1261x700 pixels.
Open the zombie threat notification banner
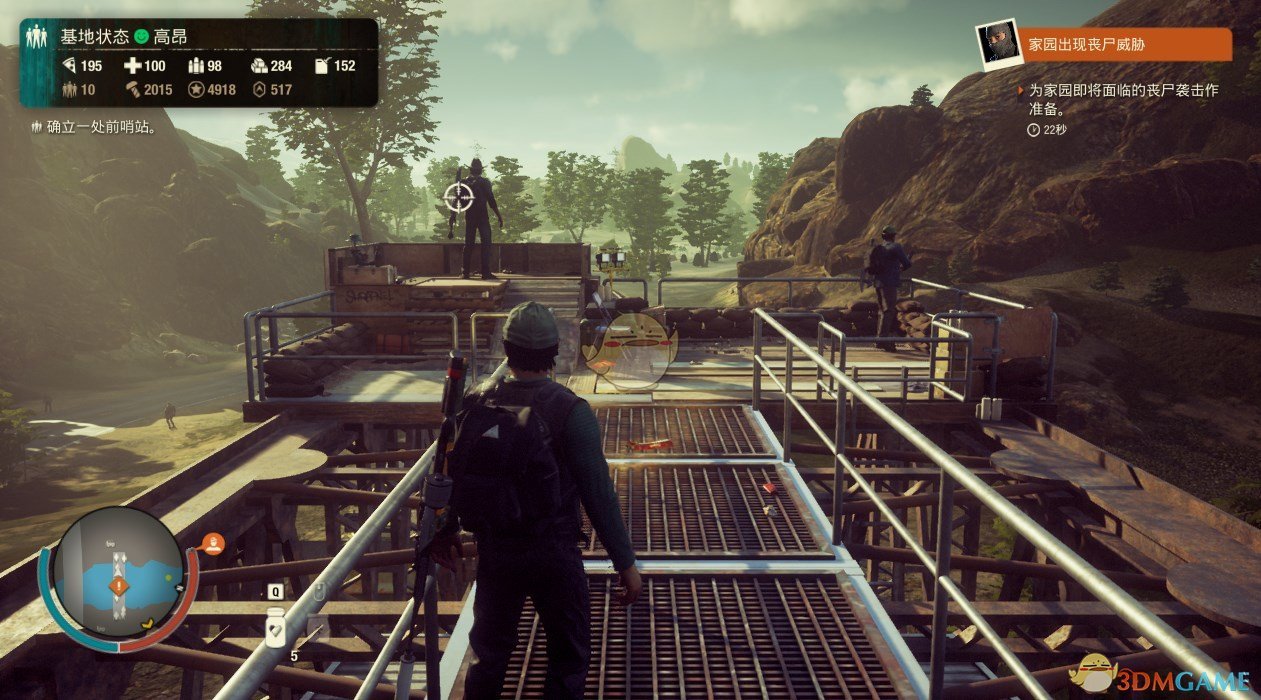click(1127, 44)
